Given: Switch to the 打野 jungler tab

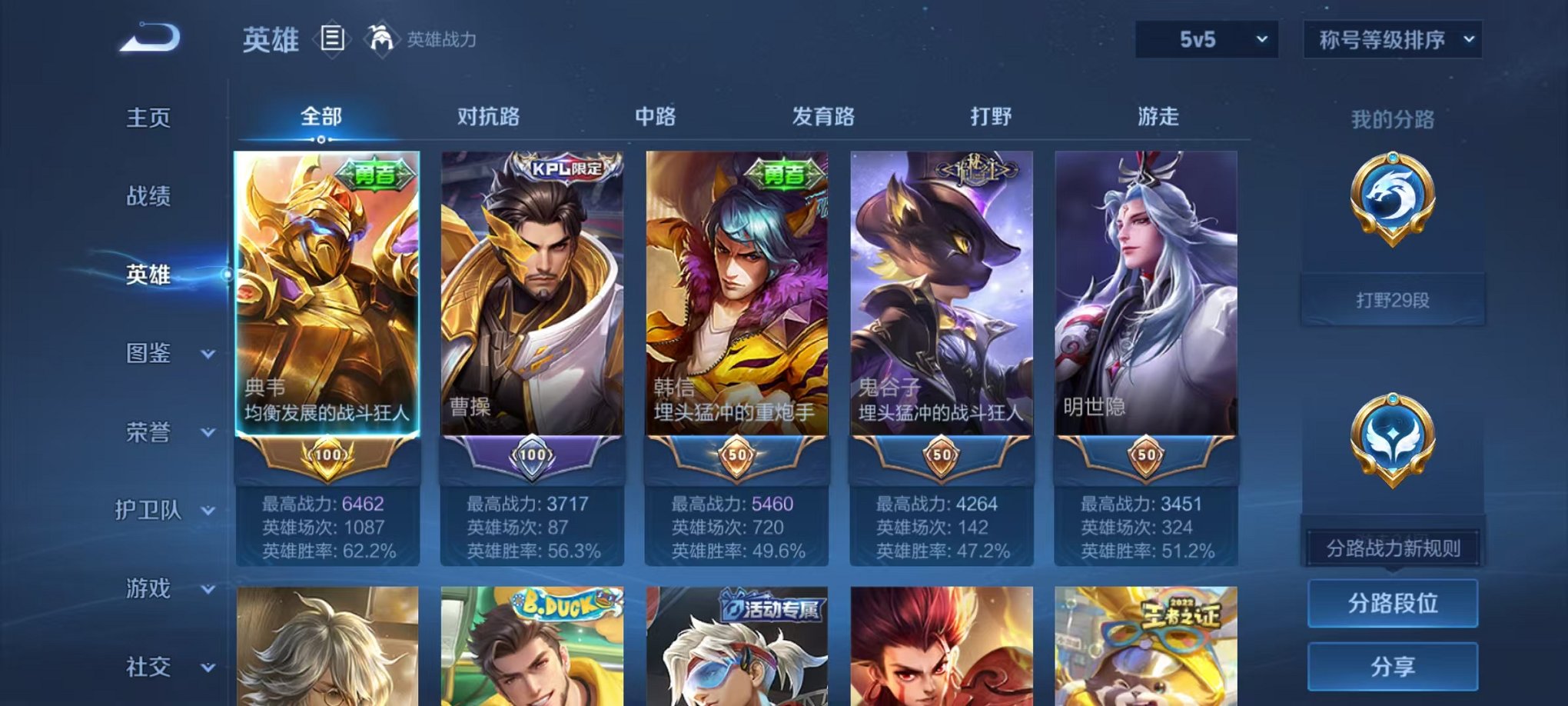Looking at the screenshot, I should [x=992, y=117].
